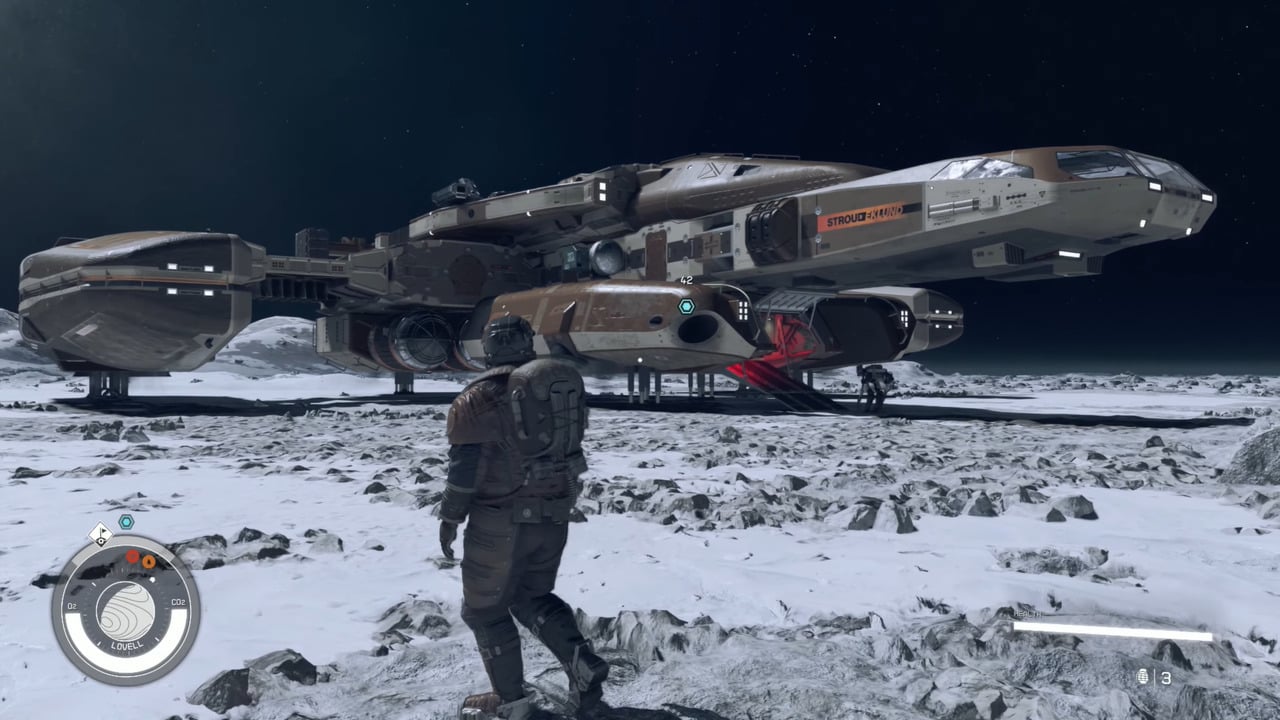Toggle the white dot indicator on the compass dial

pyautogui.click(x=152, y=580)
